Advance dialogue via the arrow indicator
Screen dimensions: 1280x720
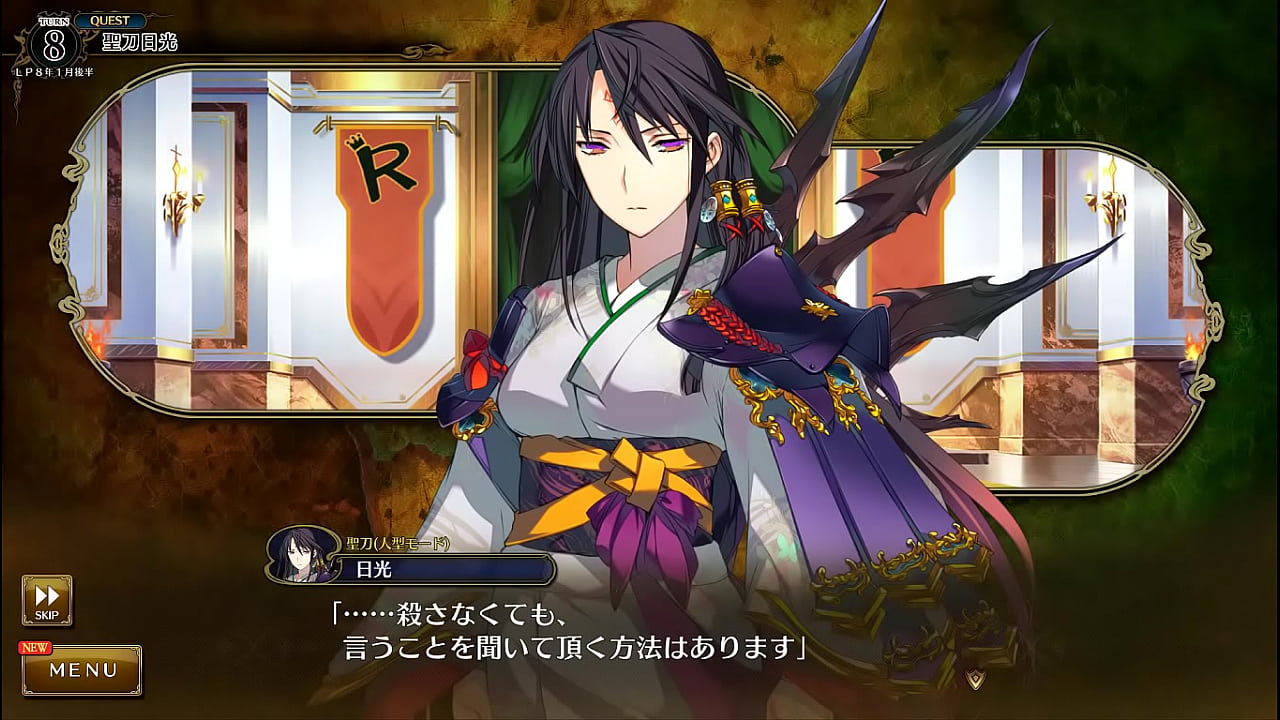(x=977, y=679)
